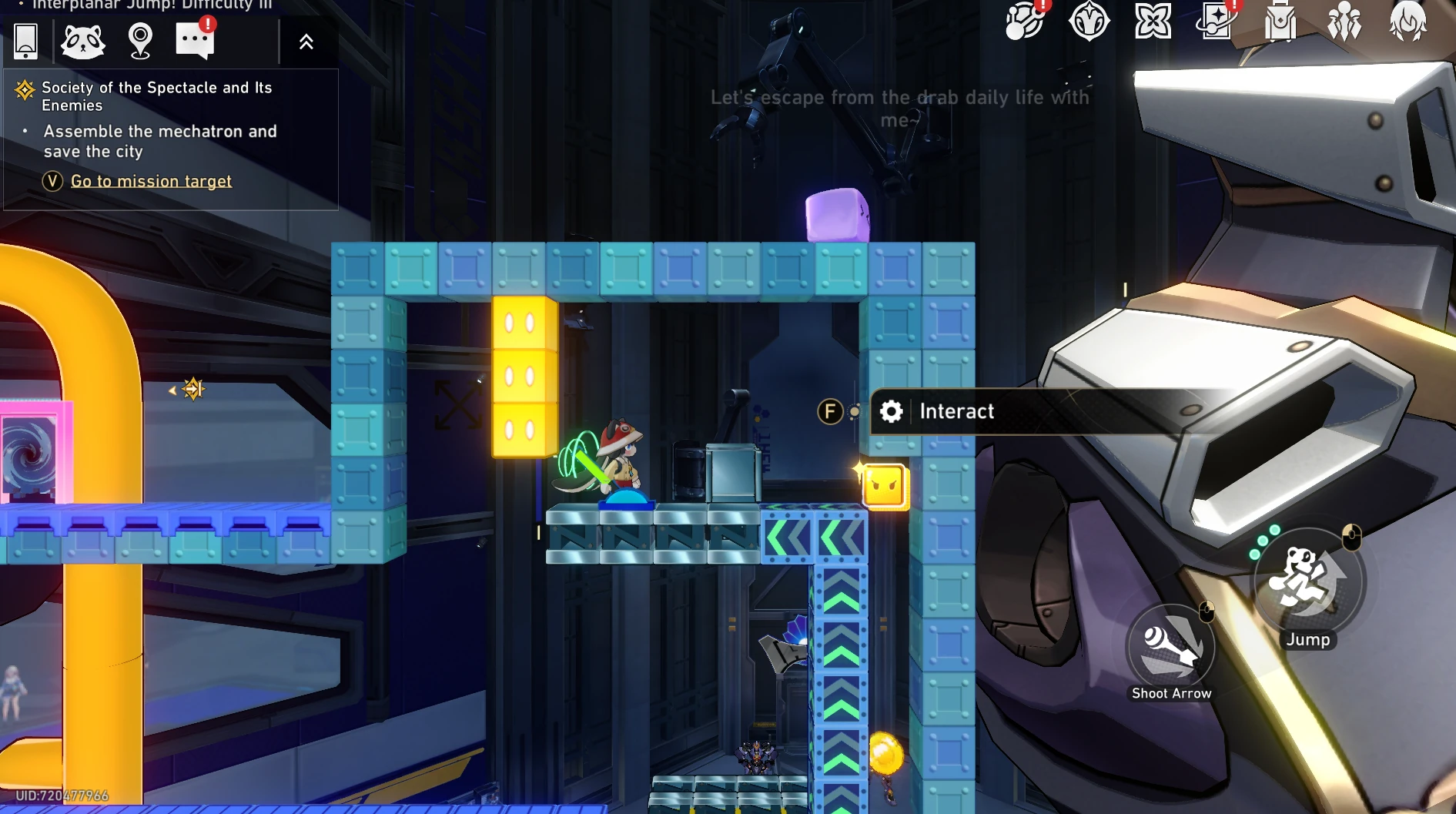The image size is (1456, 814).
Task: Open the orbit-nodes icon with alert badge
Action: [x=1024, y=22]
